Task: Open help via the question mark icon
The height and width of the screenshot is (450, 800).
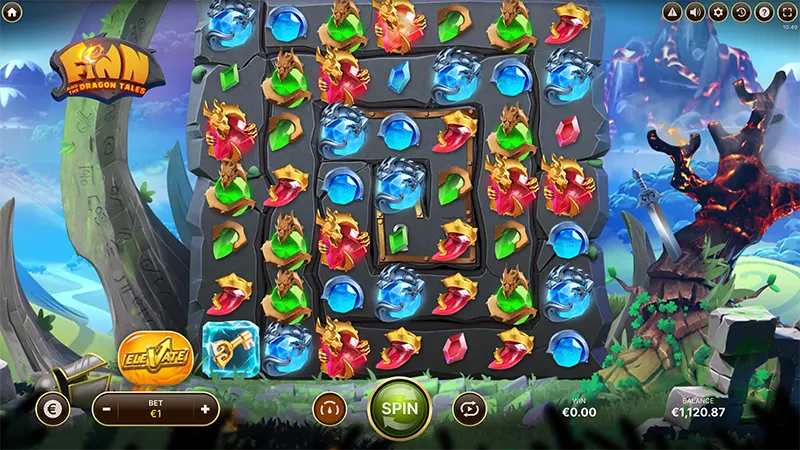Action: coord(763,12)
